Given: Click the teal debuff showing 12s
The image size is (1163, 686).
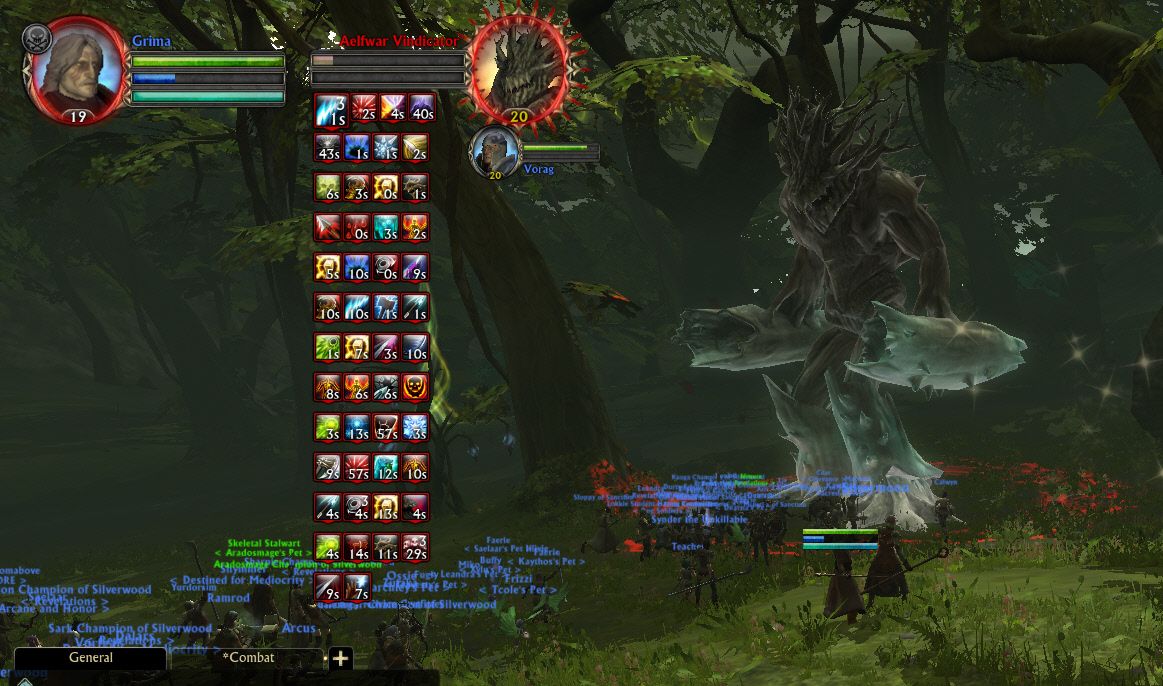Looking at the screenshot, I should point(387,467).
